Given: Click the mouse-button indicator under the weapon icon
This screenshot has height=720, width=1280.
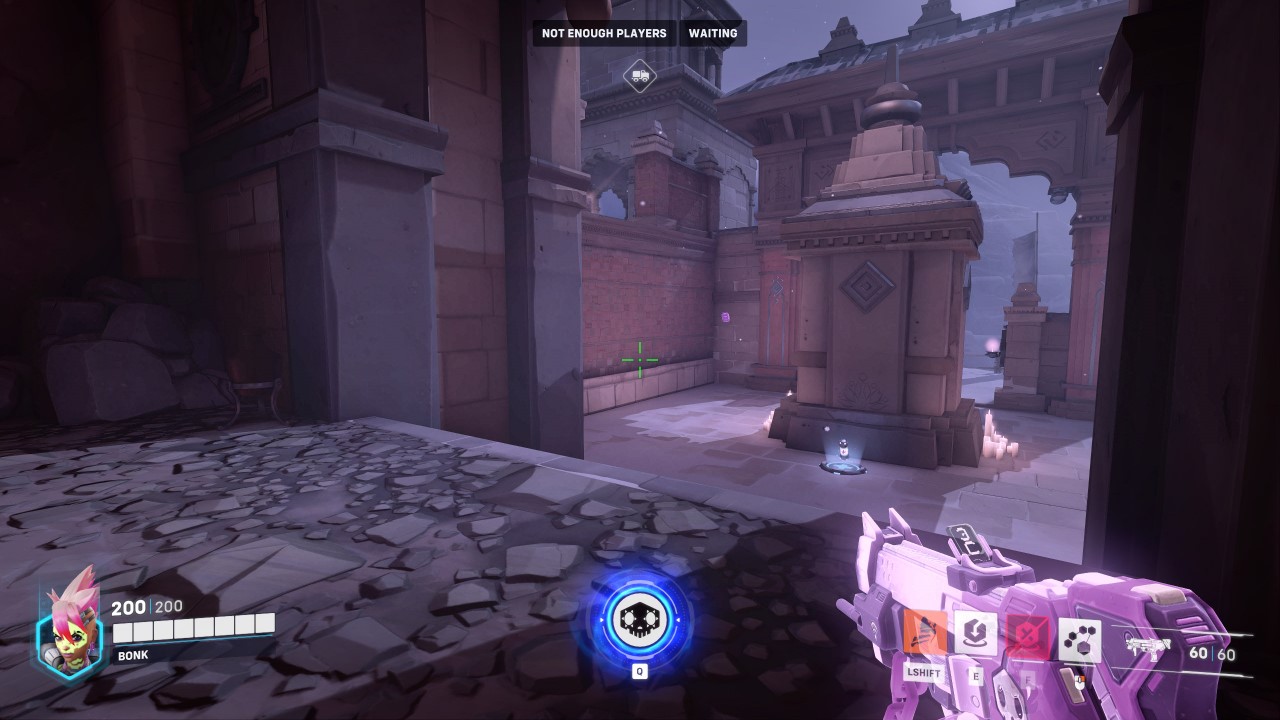Looking at the screenshot, I should coord(1079,683).
